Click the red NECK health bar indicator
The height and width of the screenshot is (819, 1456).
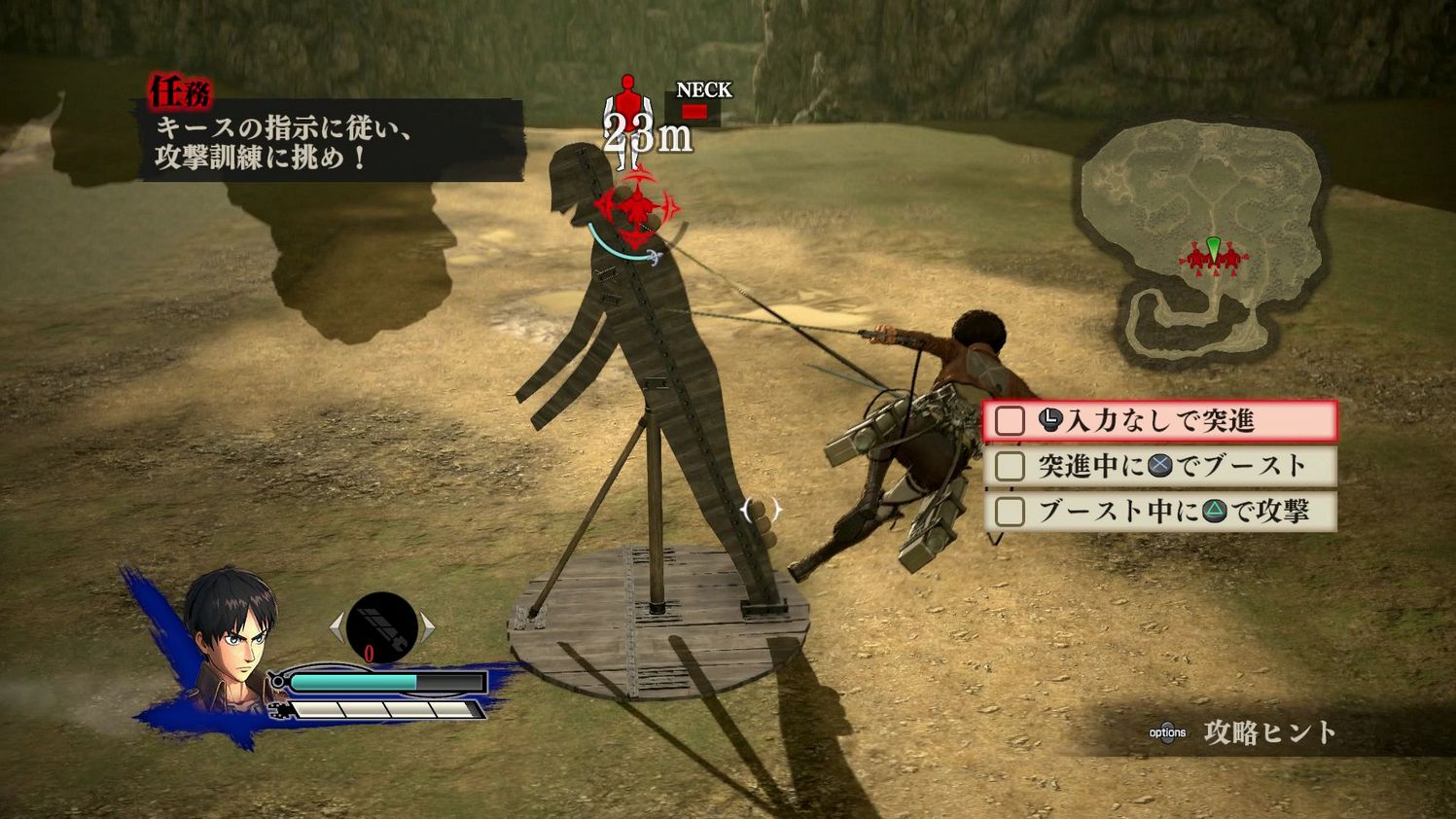tap(694, 111)
